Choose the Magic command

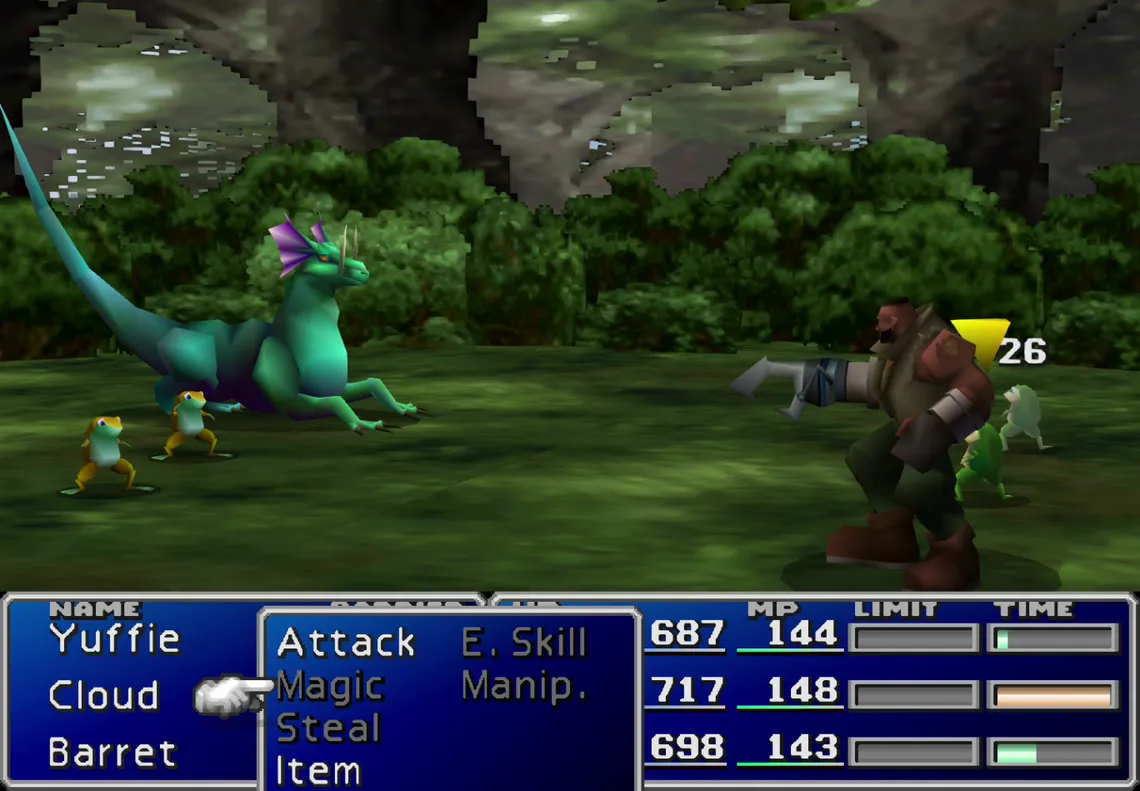coord(330,686)
